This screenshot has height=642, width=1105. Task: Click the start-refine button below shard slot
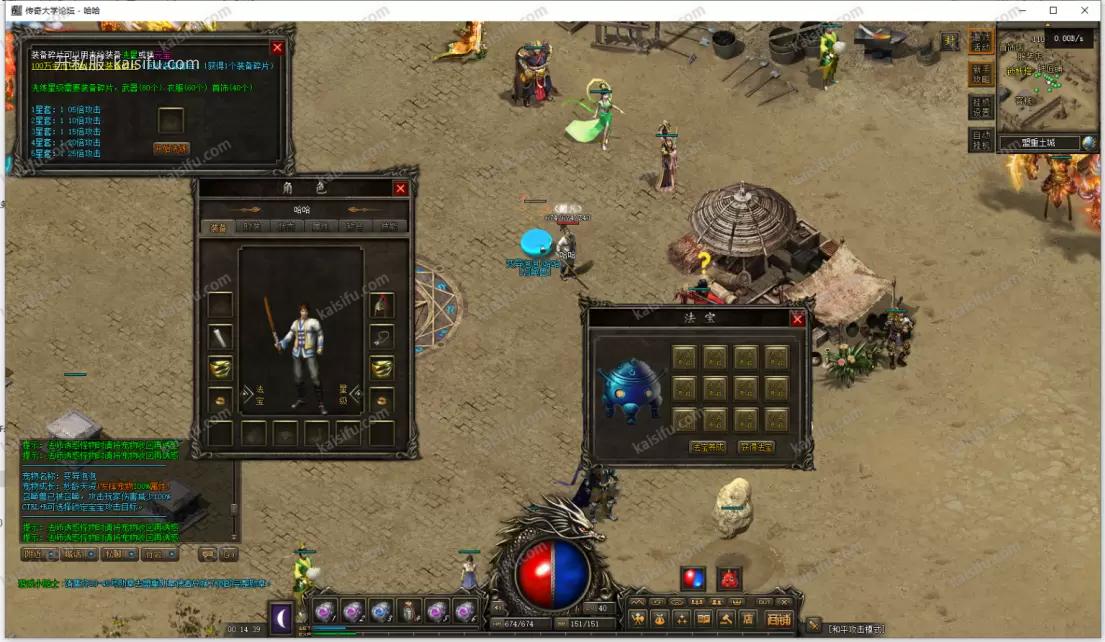tap(171, 148)
